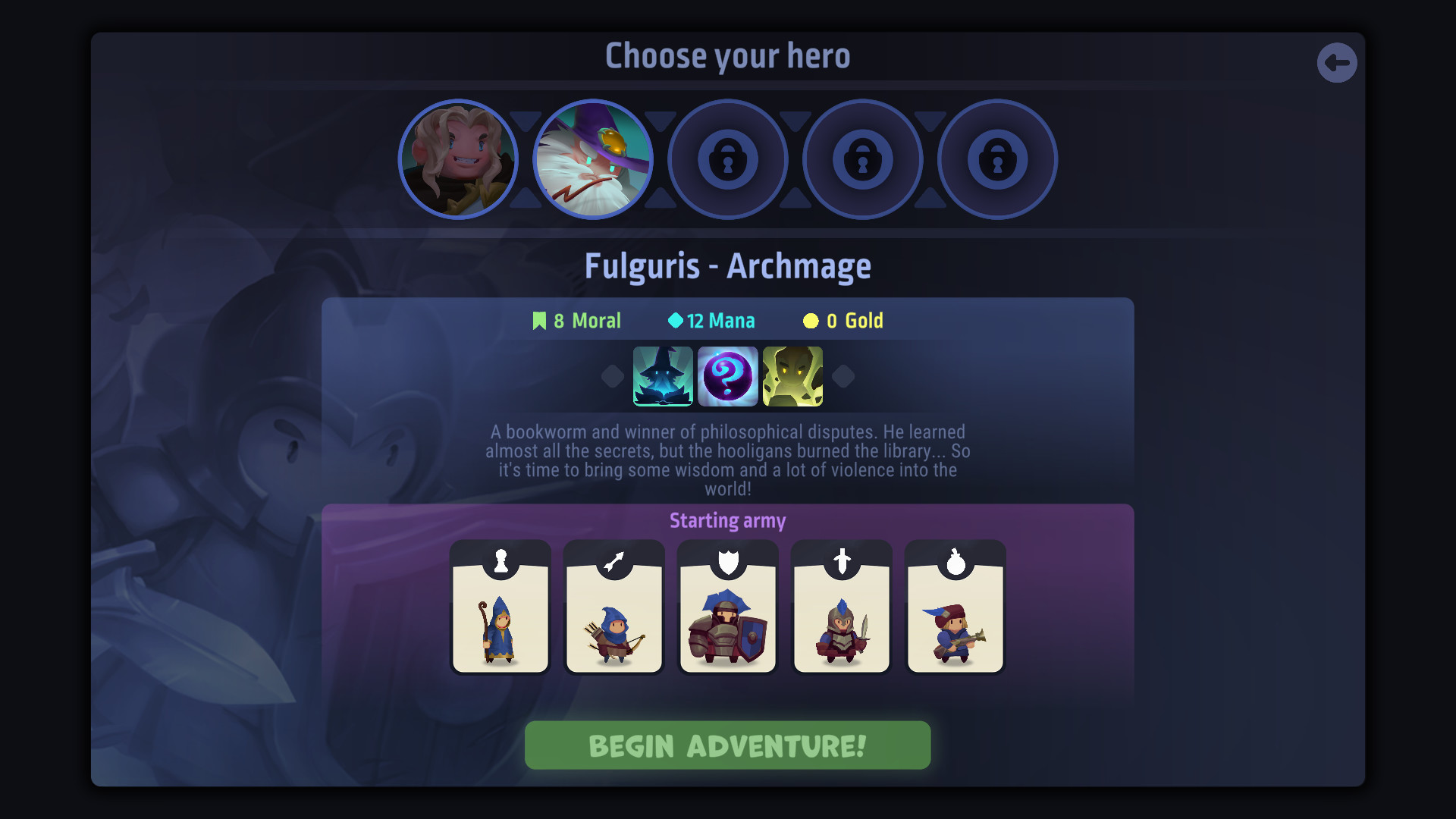The height and width of the screenshot is (819, 1456).
Task: Open the first locked hero circle
Action: click(728, 159)
